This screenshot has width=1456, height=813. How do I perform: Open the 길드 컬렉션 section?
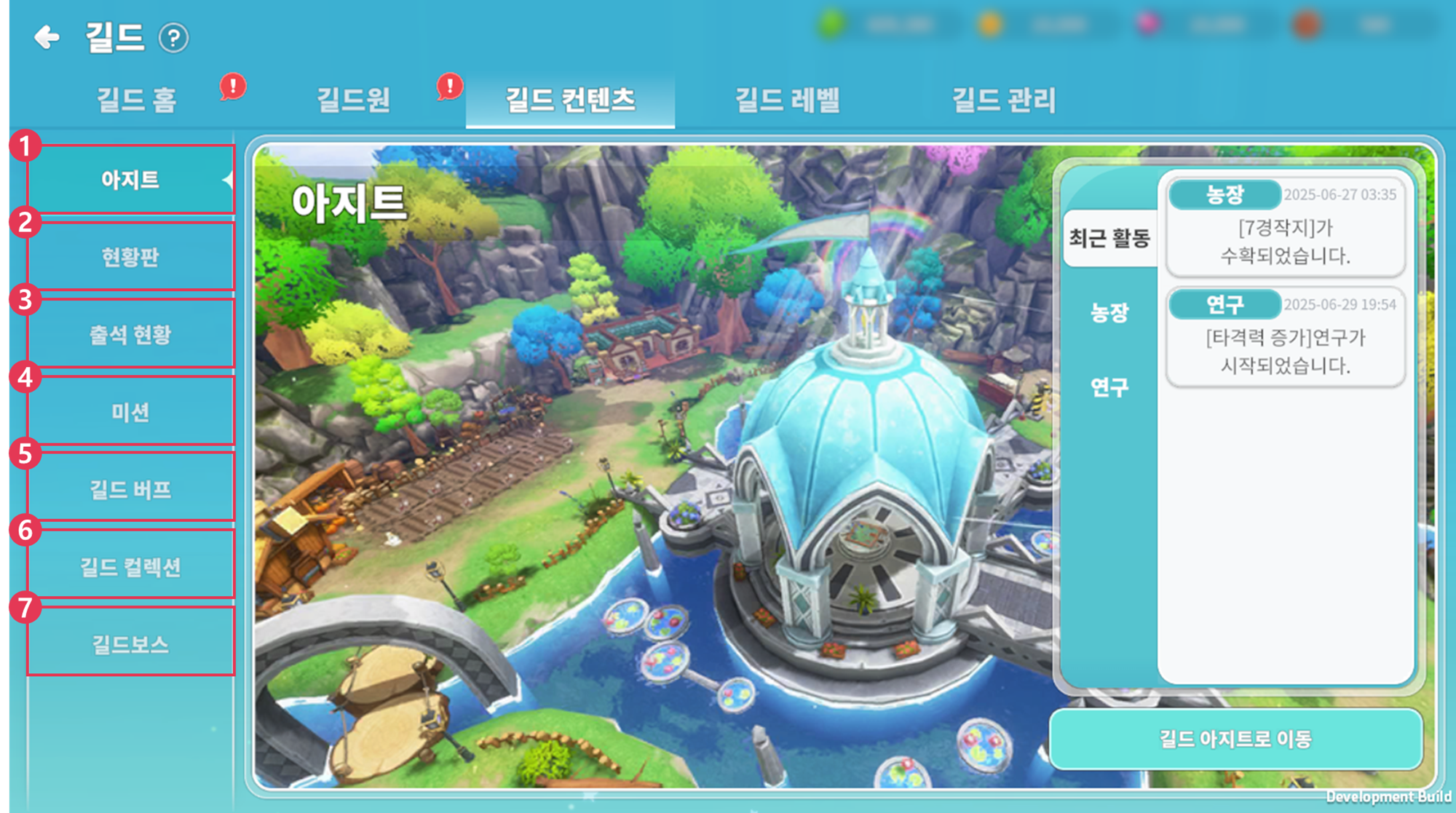[x=130, y=567]
